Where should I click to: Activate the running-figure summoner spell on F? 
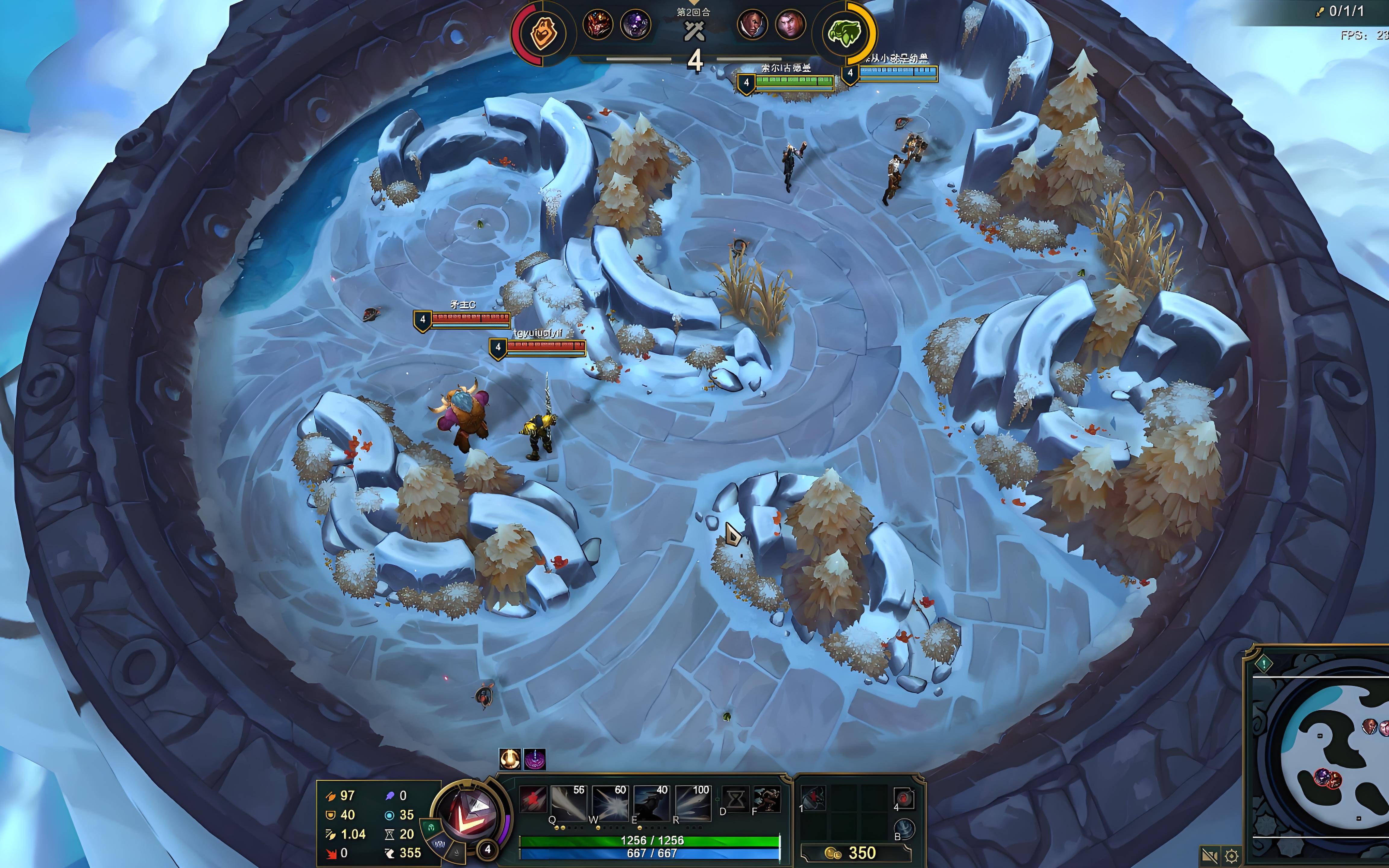pos(766,799)
